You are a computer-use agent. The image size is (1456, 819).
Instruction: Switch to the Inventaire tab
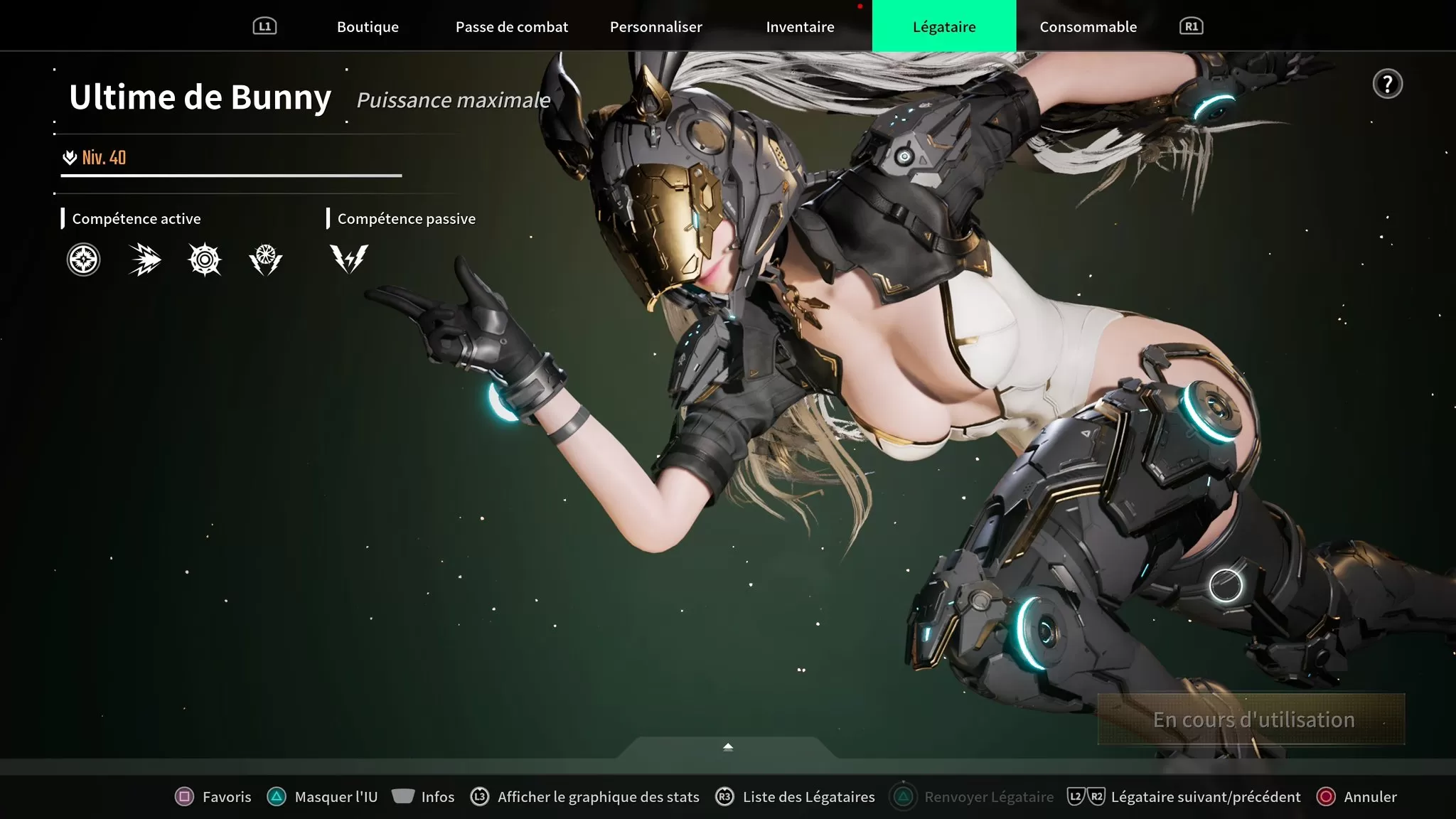[799, 26]
